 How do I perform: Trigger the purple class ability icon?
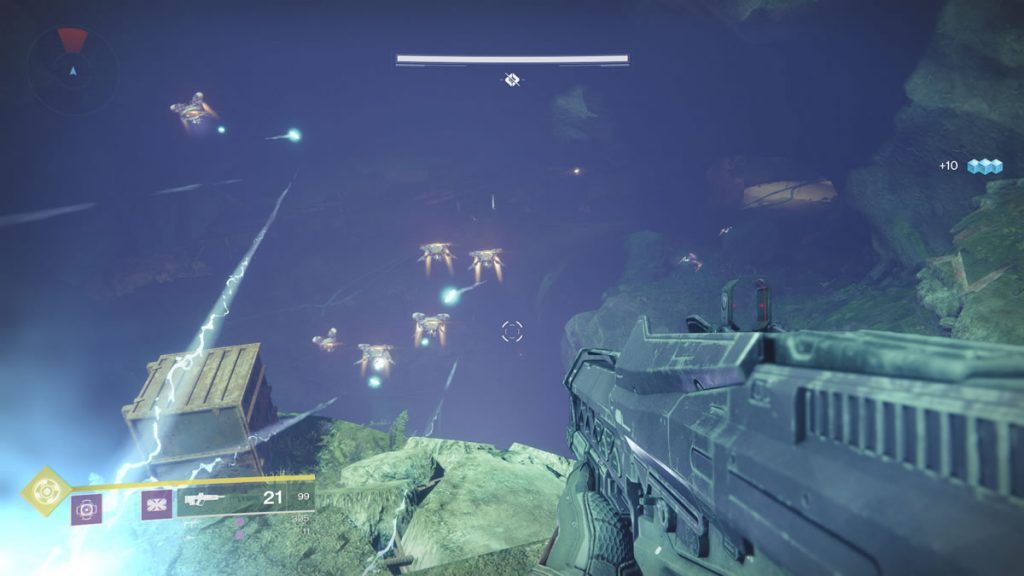[155, 505]
